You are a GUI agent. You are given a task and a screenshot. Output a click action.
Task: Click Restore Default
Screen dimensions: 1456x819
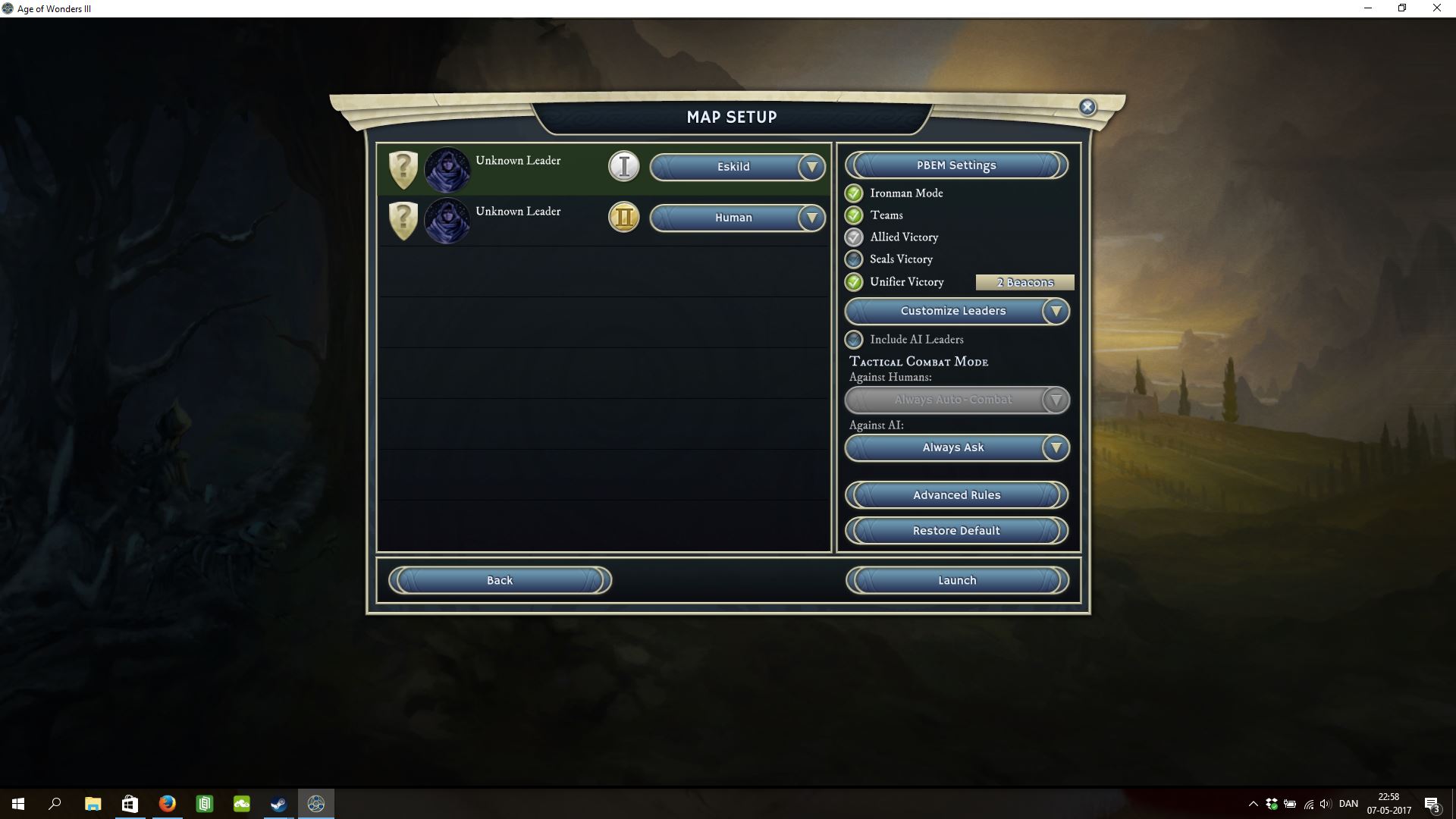pyautogui.click(x=956, y=531)
